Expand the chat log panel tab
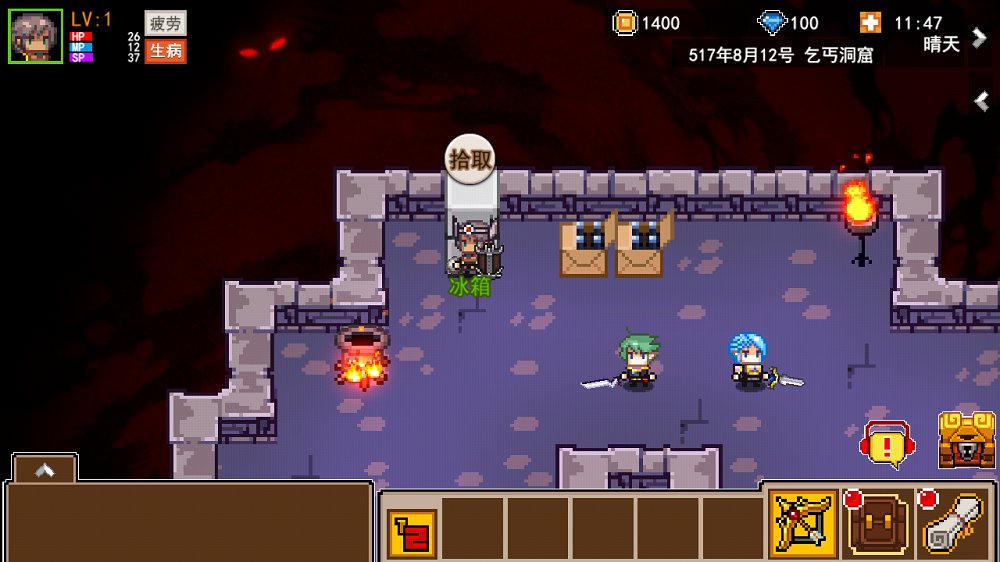 point(44,468)
